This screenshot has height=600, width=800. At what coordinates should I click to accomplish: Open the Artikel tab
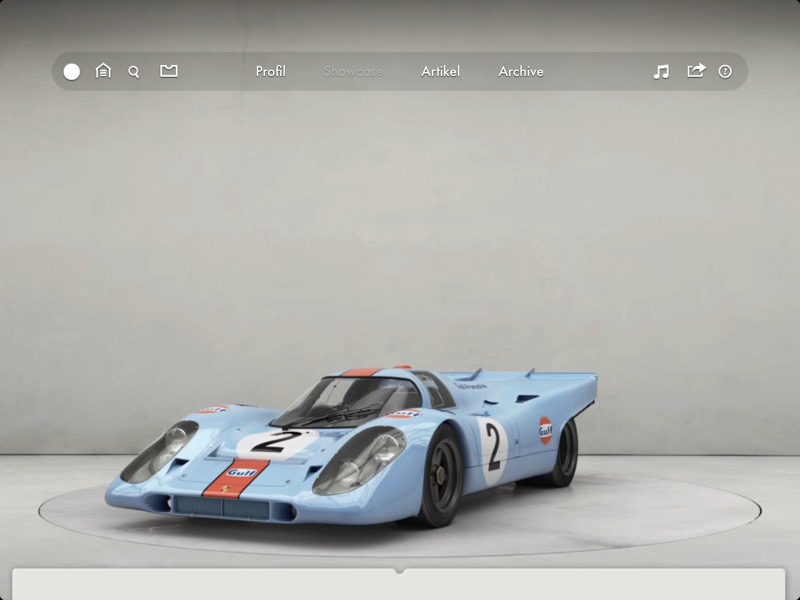tap(440, 71)
